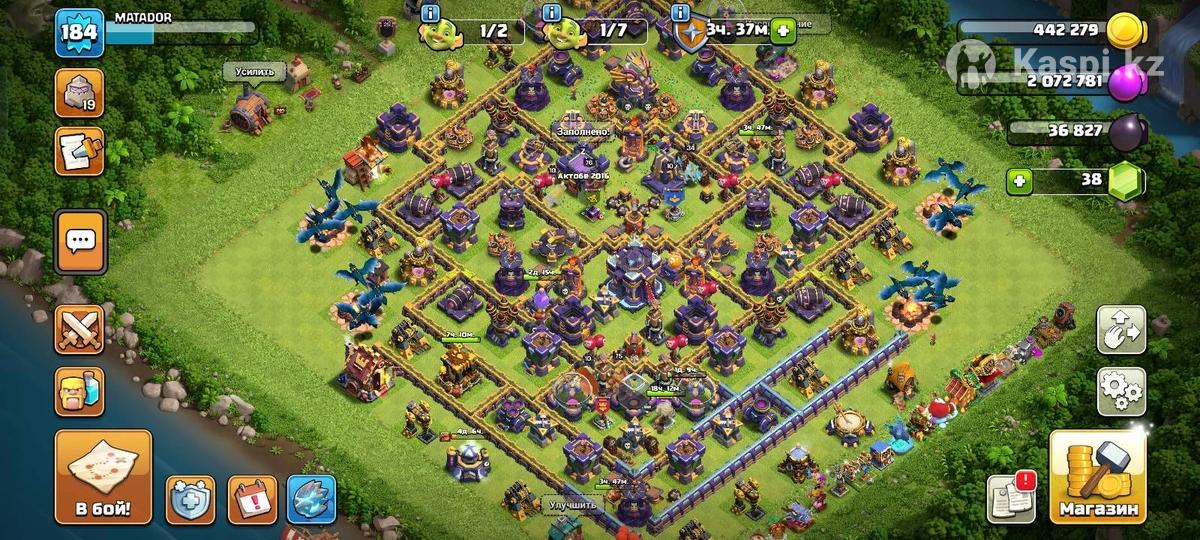Open the blue crystal ore icon

coord(311,498)
